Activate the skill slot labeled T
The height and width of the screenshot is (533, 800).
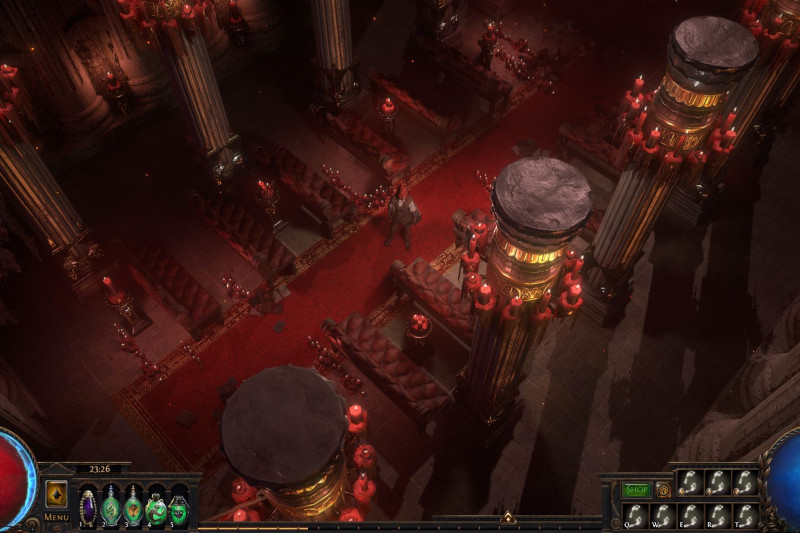pyautogui.click(x=745, y=514)
